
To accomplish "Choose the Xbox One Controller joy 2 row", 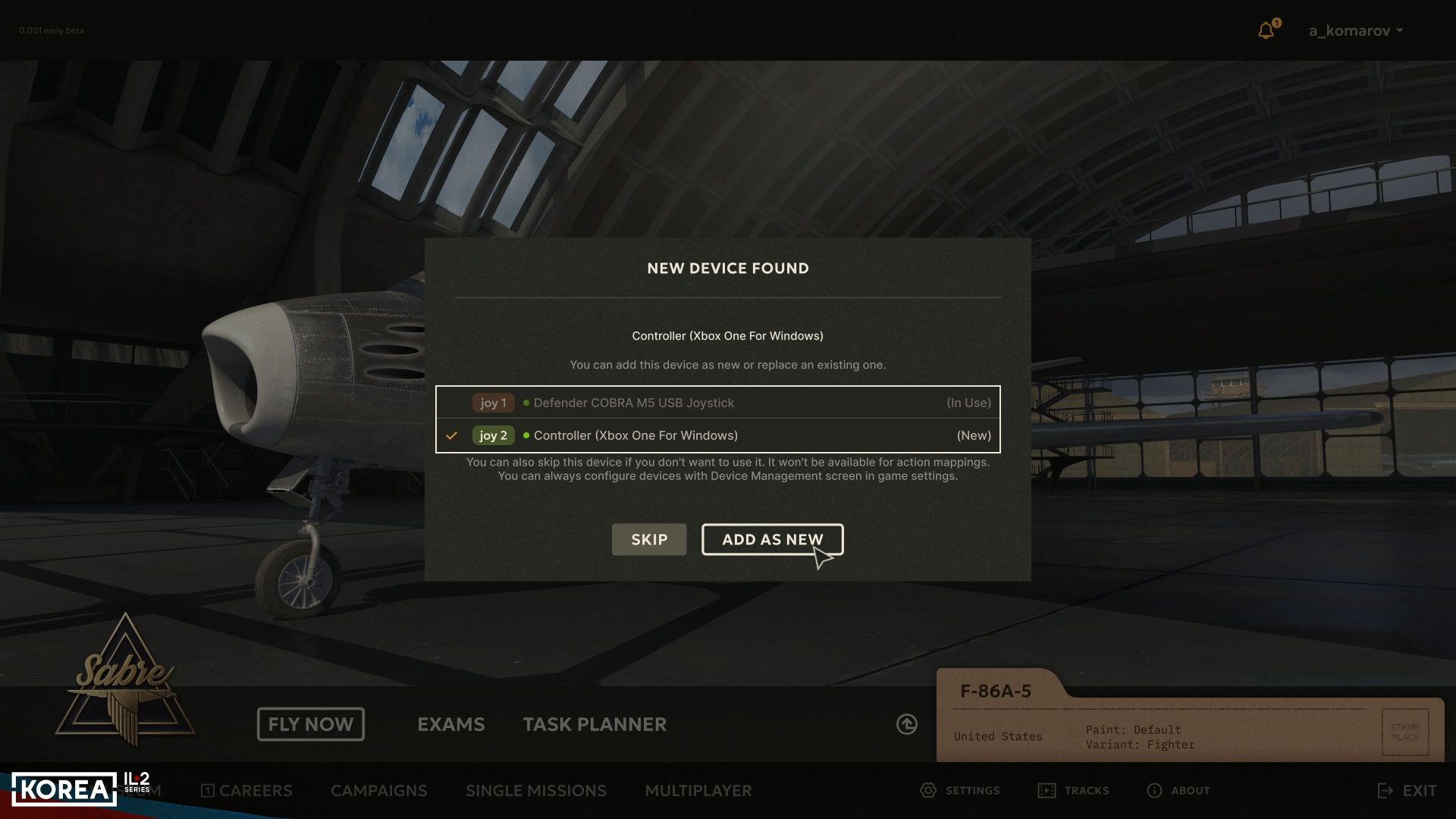I will tap(717, 435).
